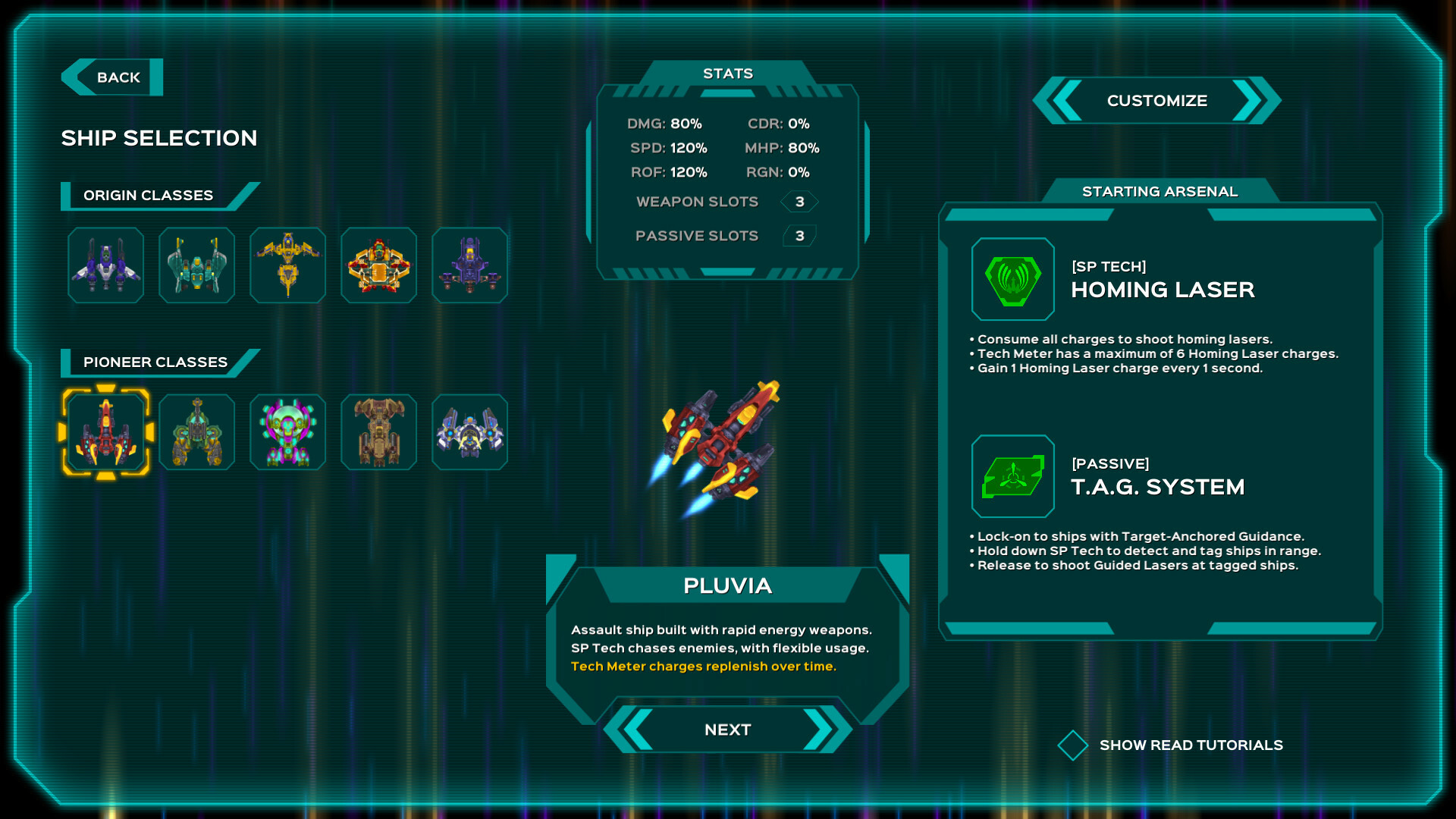Open the Origin Classes section header
1456x819 pixels.
[x=149, y=195]
